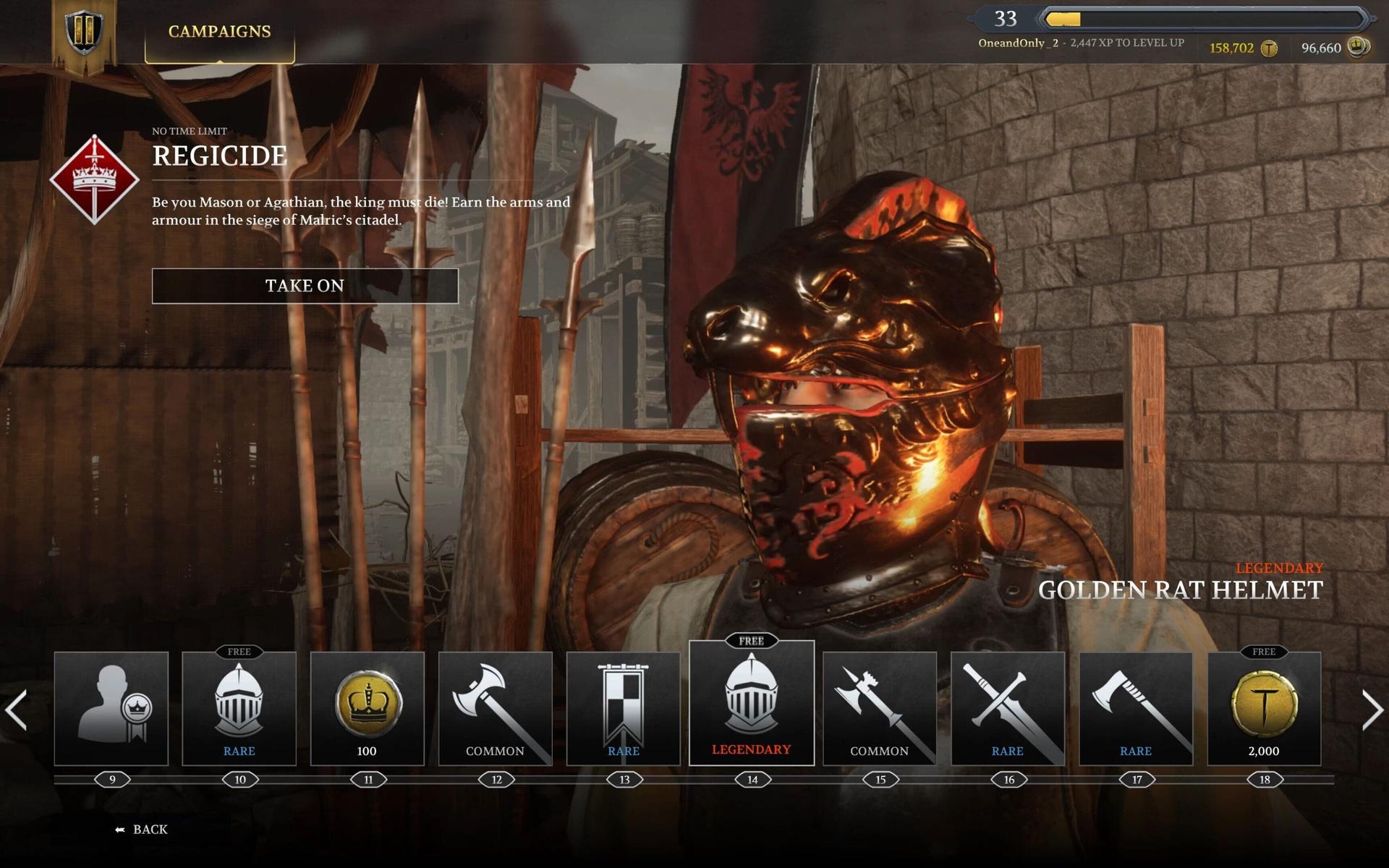Screen dimensions: 1389x868
Task: Go back with the Back button
Action: 142,830
